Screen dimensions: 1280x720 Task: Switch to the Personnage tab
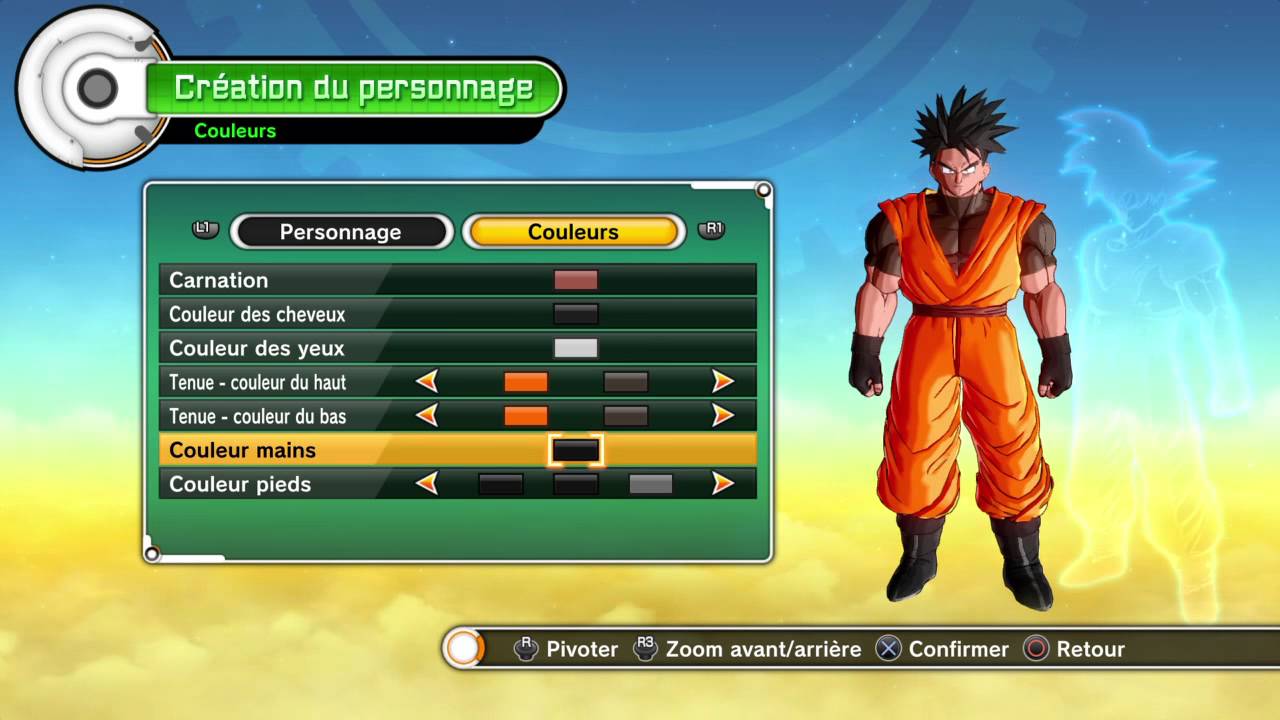pos(342,231)
